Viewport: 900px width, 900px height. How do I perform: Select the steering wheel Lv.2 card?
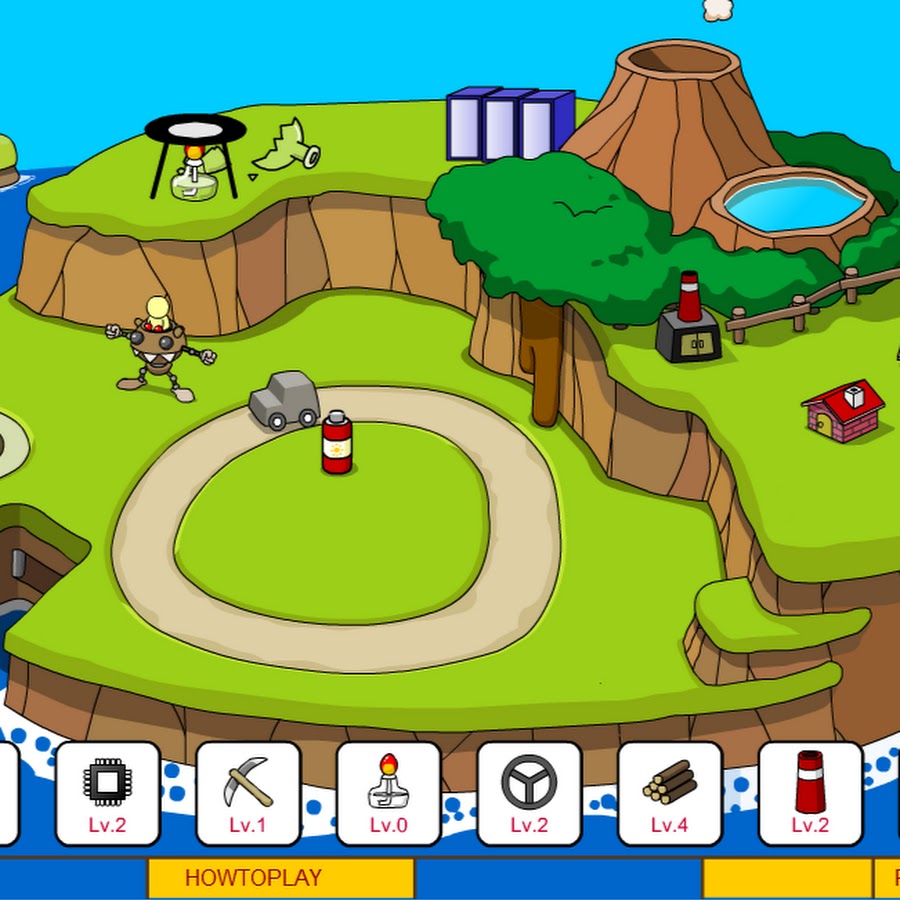[529, 793]
